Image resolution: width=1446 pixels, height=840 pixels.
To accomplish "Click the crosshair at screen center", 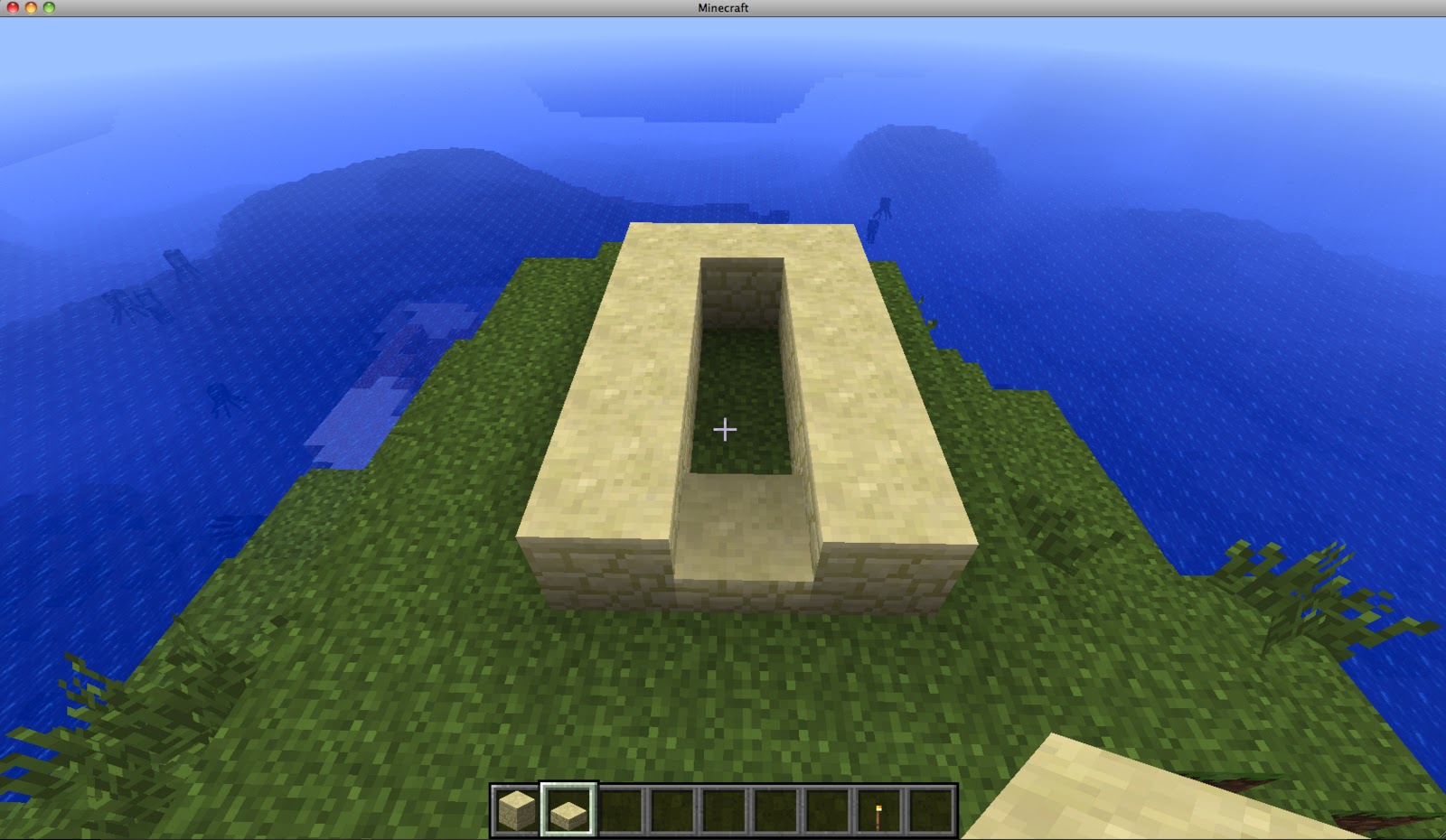I will click(723, 431).
